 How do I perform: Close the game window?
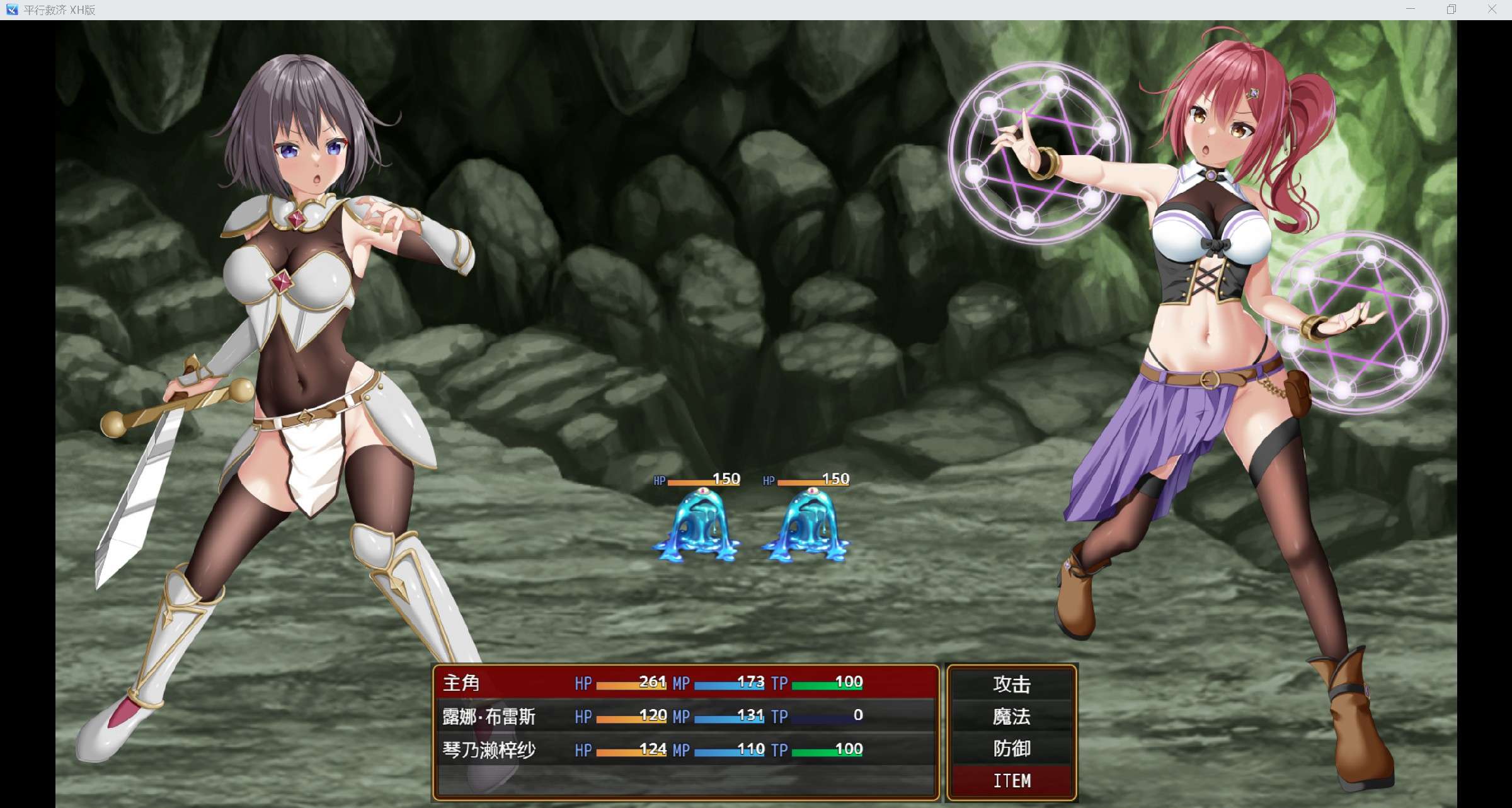coord(1492,9)
